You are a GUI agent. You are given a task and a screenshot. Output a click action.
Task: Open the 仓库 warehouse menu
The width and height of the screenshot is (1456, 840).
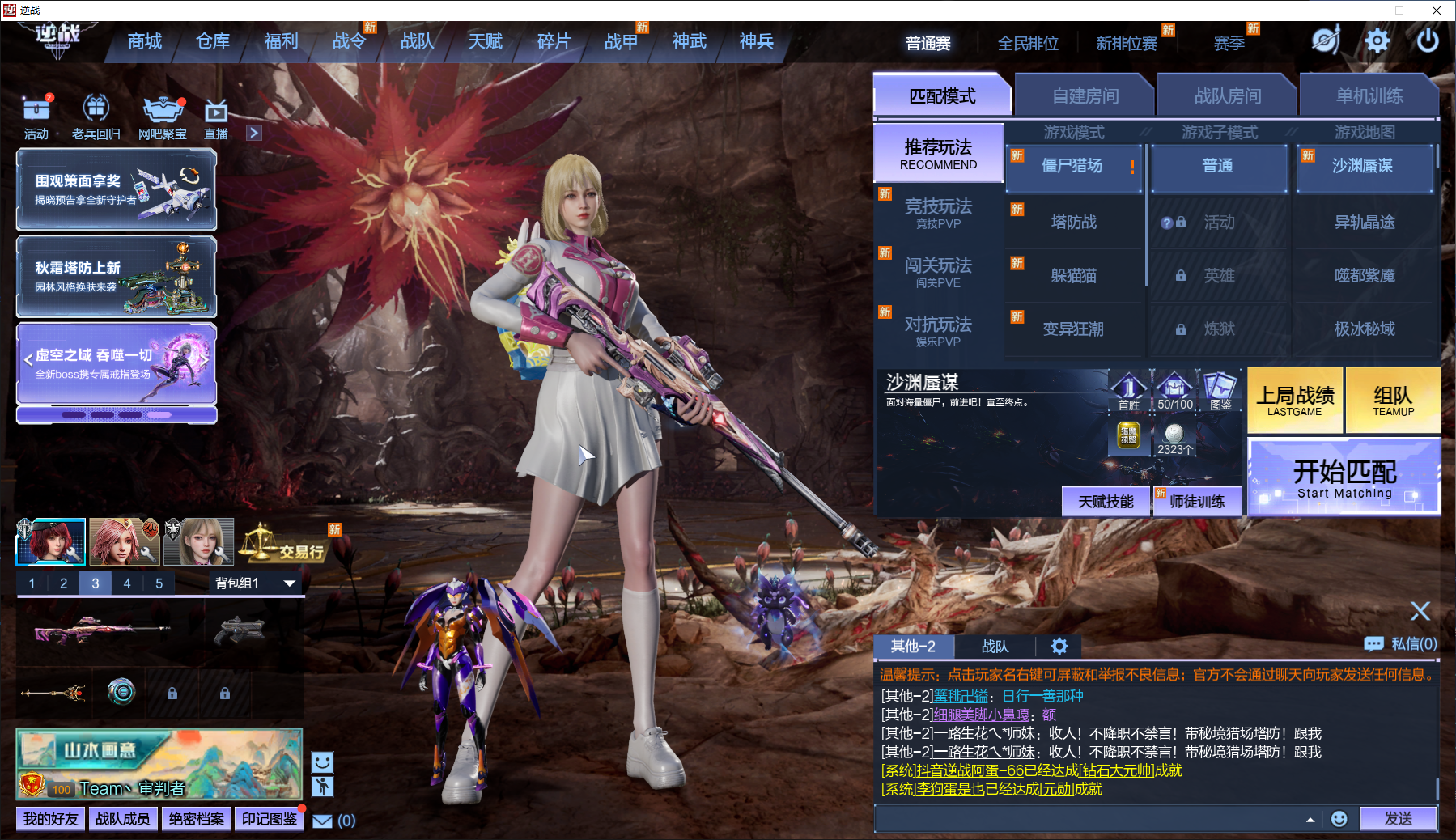point(213,41)
